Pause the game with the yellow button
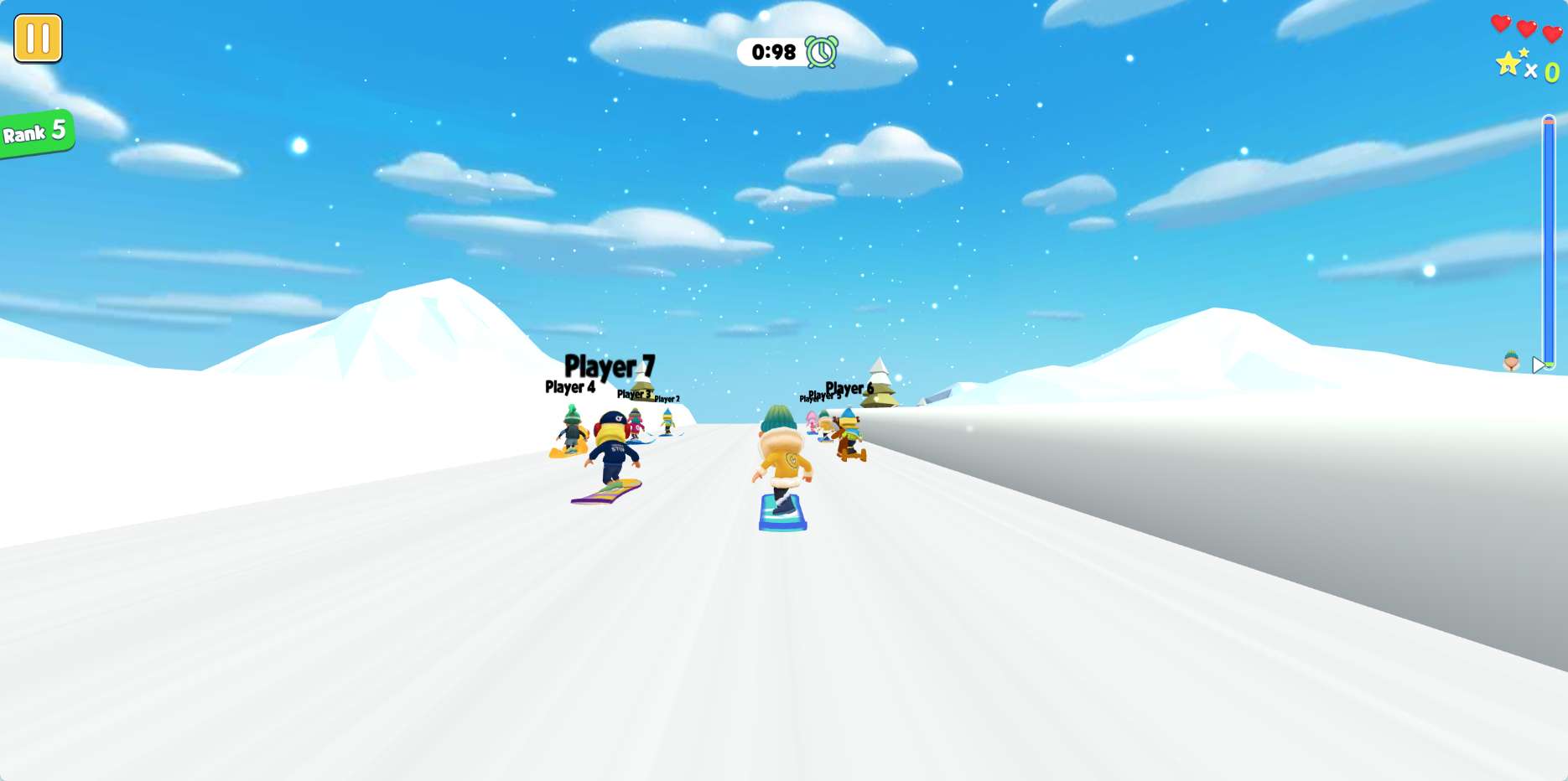Image resolution: width=1568 pixels, height=781 pixels. coord(38,39)
